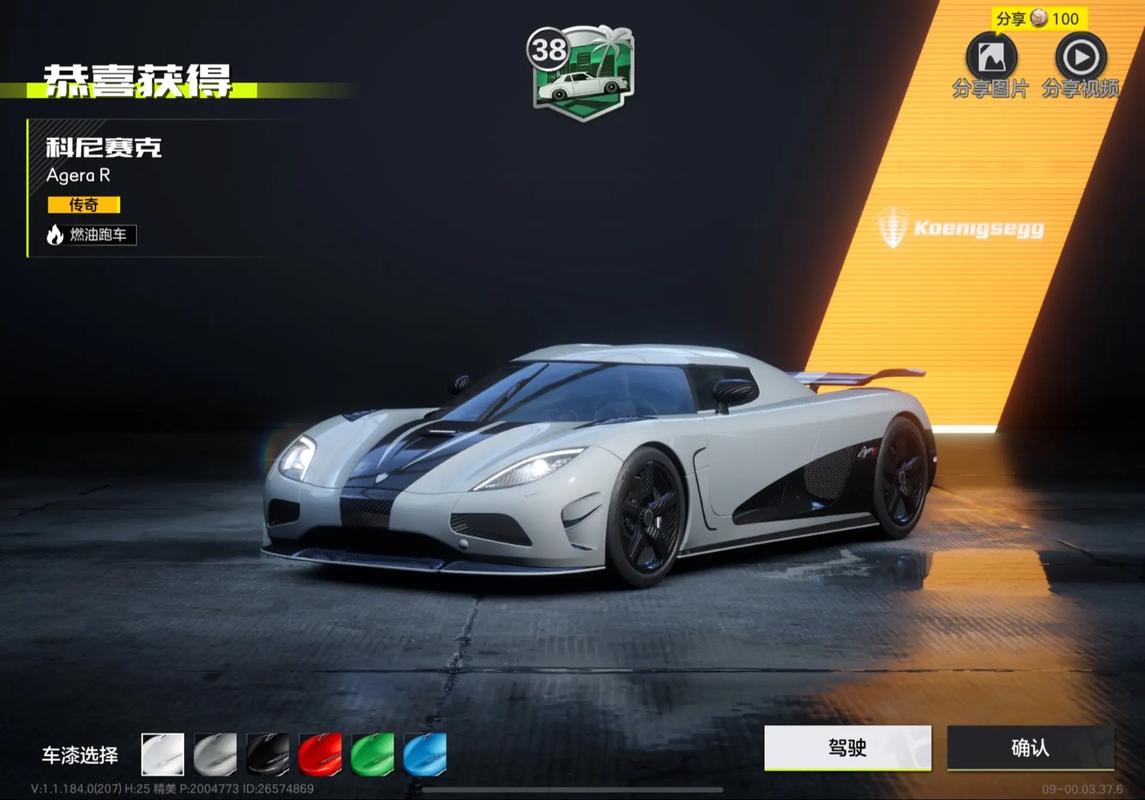Open 分享视频 share video

click(1080, 58)
